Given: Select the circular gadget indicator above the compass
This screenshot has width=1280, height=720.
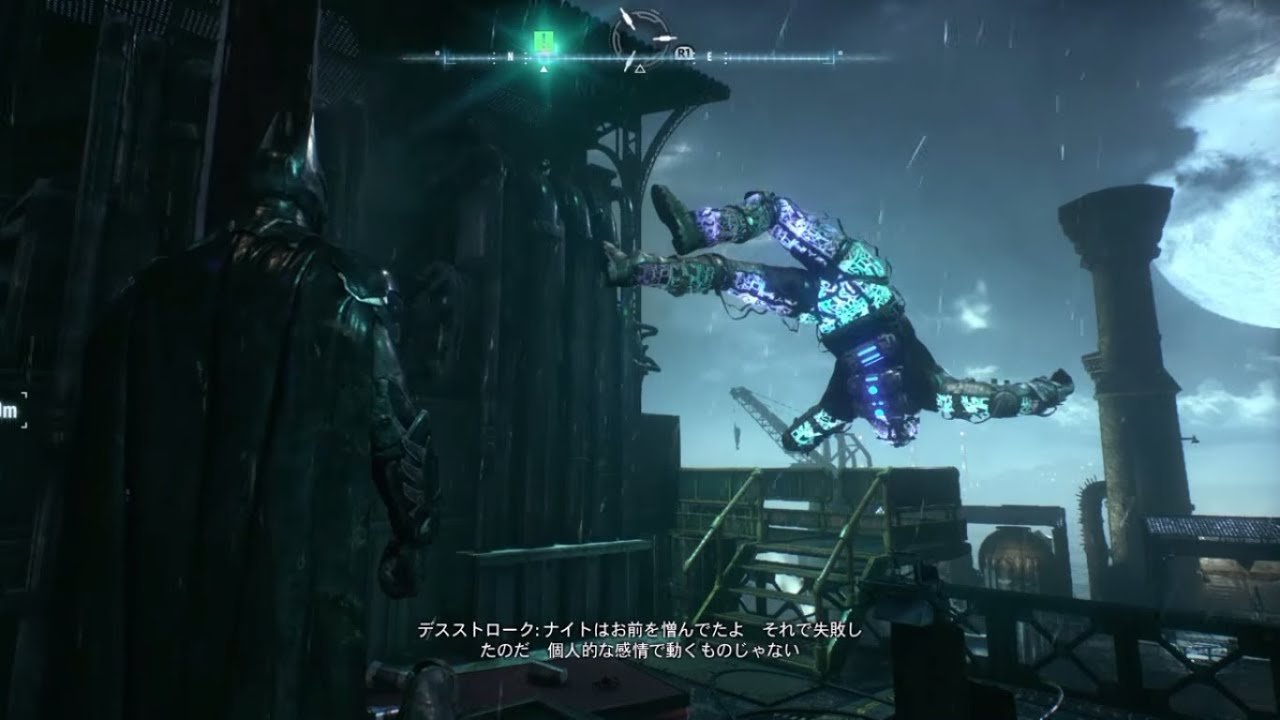Looking at the screenshot, I should [x=639, y=33].
